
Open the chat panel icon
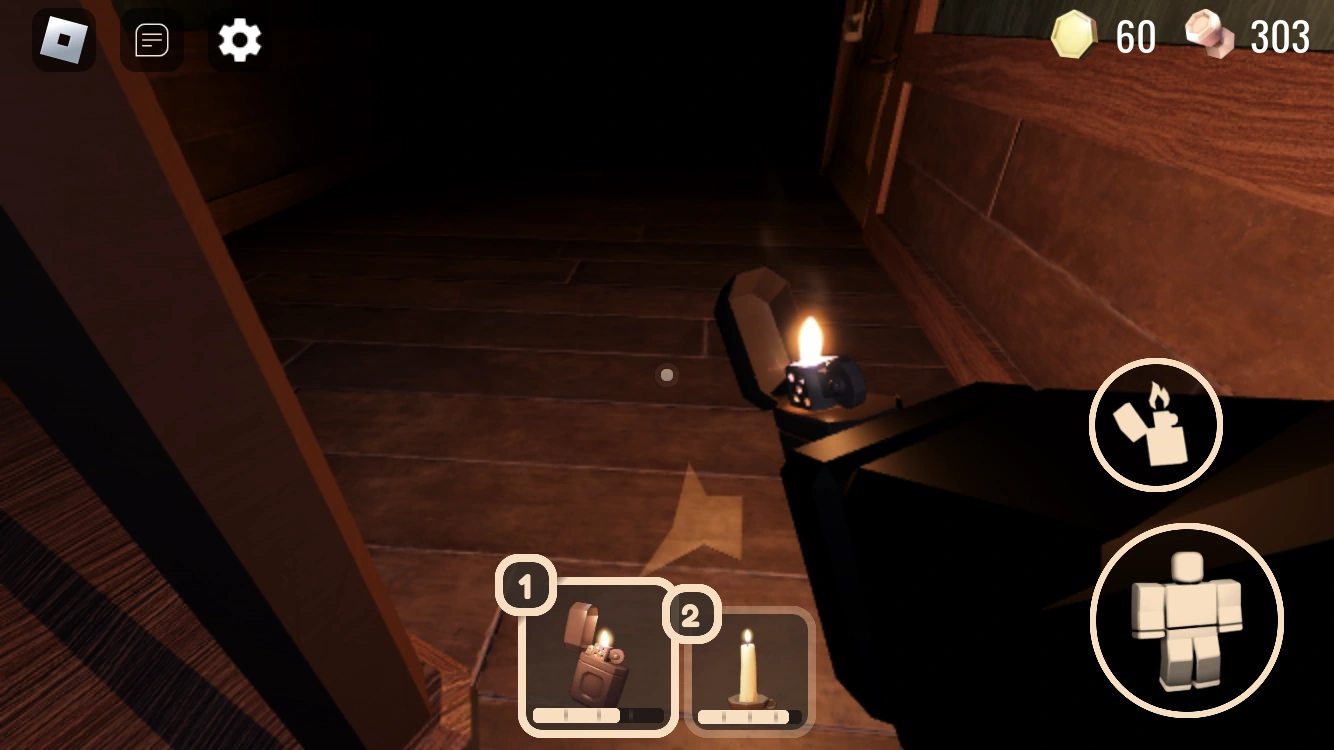pyautogui.click(x=151, y=39)
